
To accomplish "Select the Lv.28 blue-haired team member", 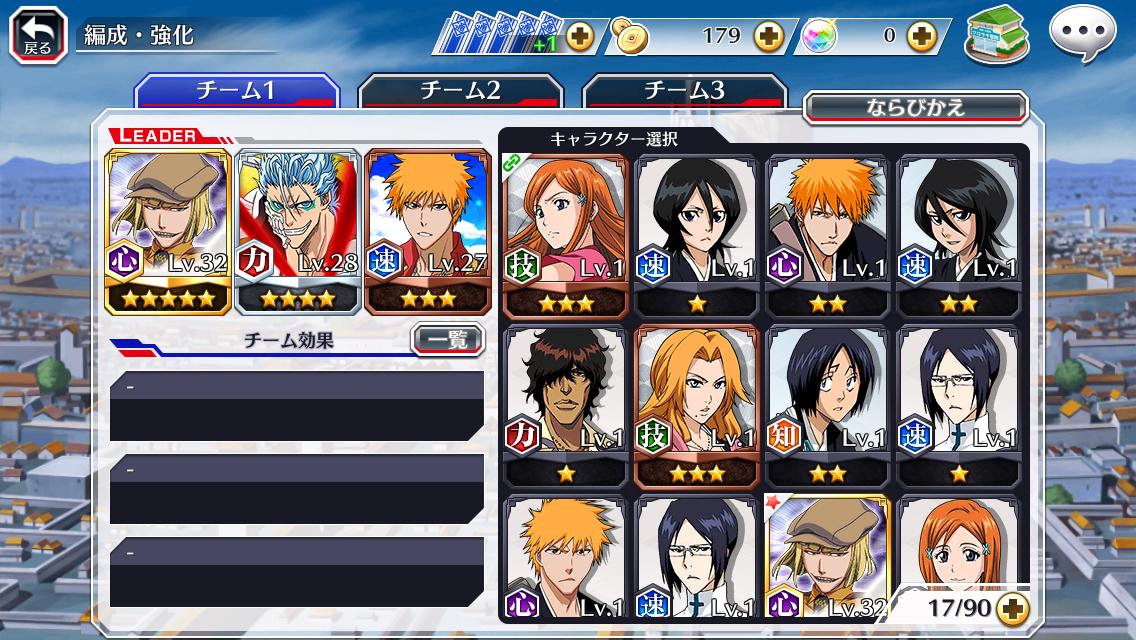I will [298, 231].
